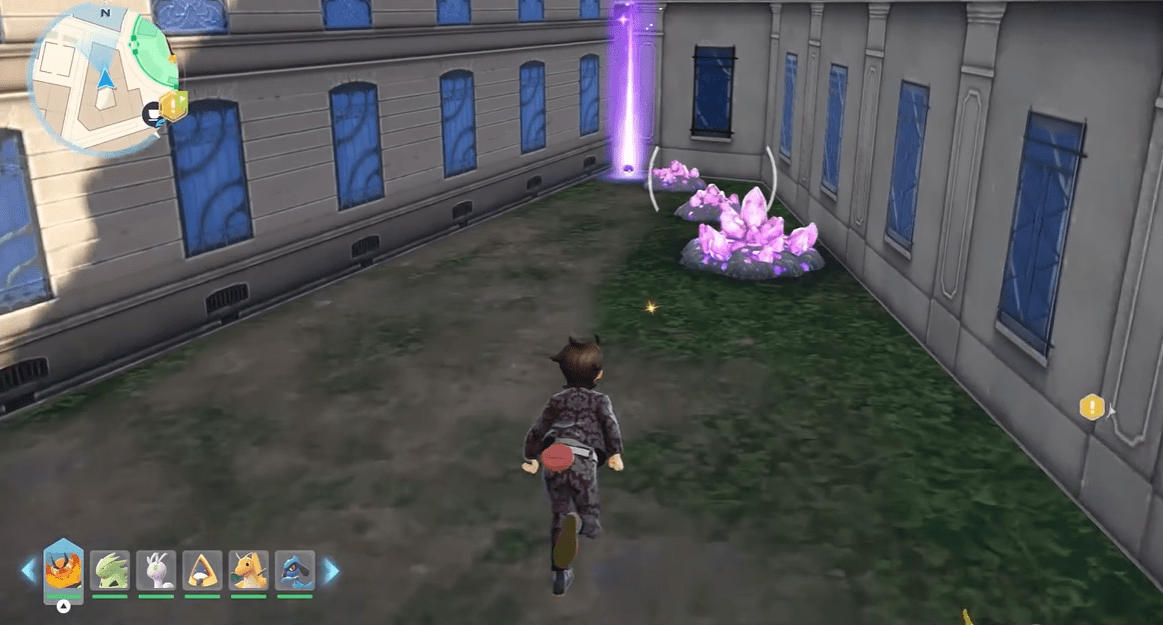Viewport: 1163px width, 625px height.
Task: Pick the white antennae Pokémon party slot
Action: click(x=156, y=570)
